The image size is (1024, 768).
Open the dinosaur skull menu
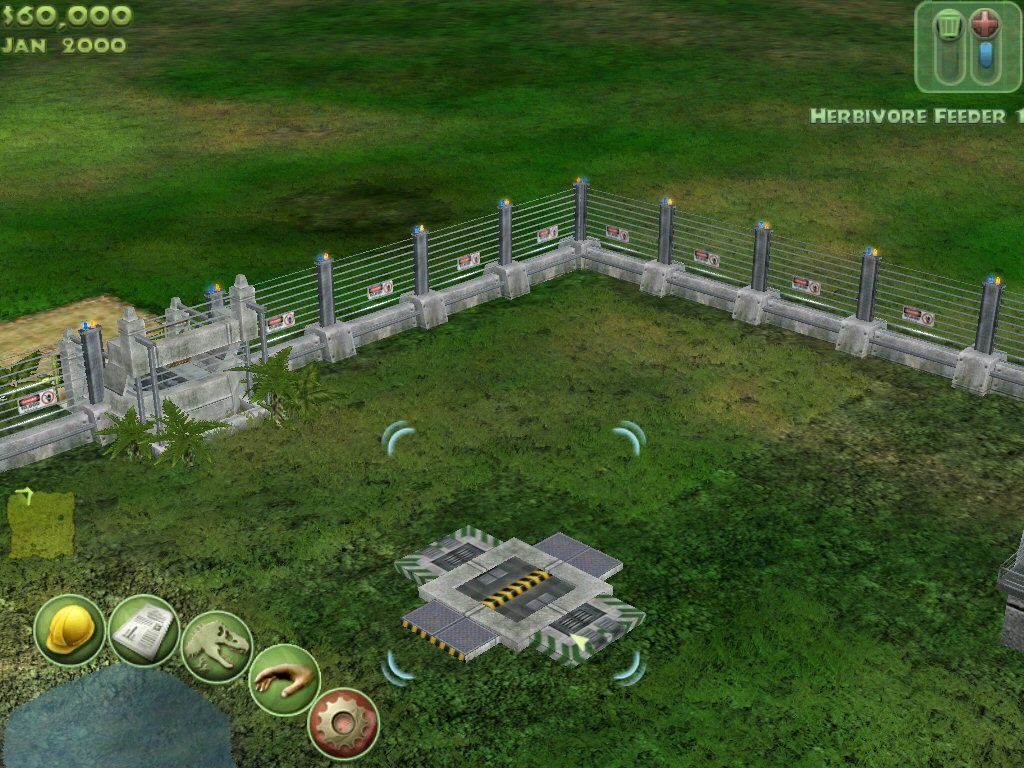coord(217,647)
